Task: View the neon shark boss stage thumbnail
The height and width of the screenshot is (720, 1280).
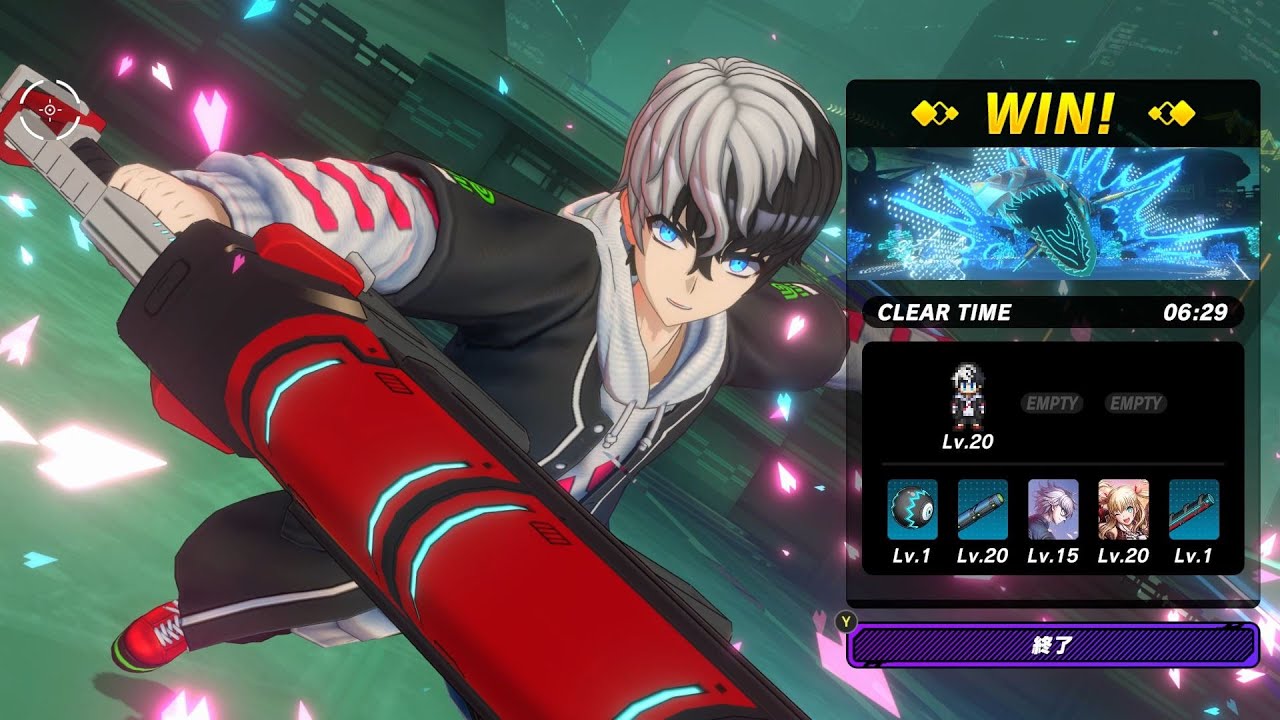Action: [x=1052, y=214]
